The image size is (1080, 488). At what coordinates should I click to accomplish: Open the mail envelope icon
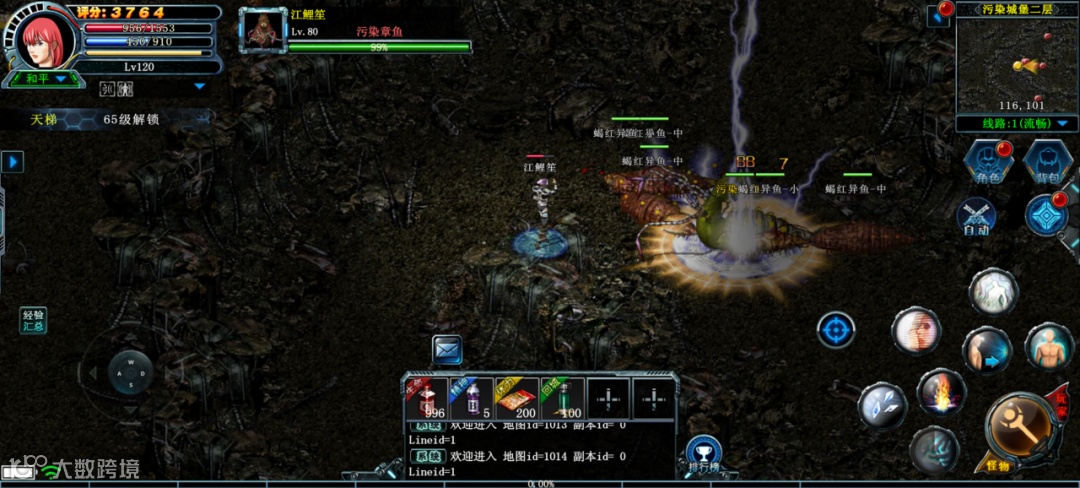pyautogui.click(x=447, y=349)
